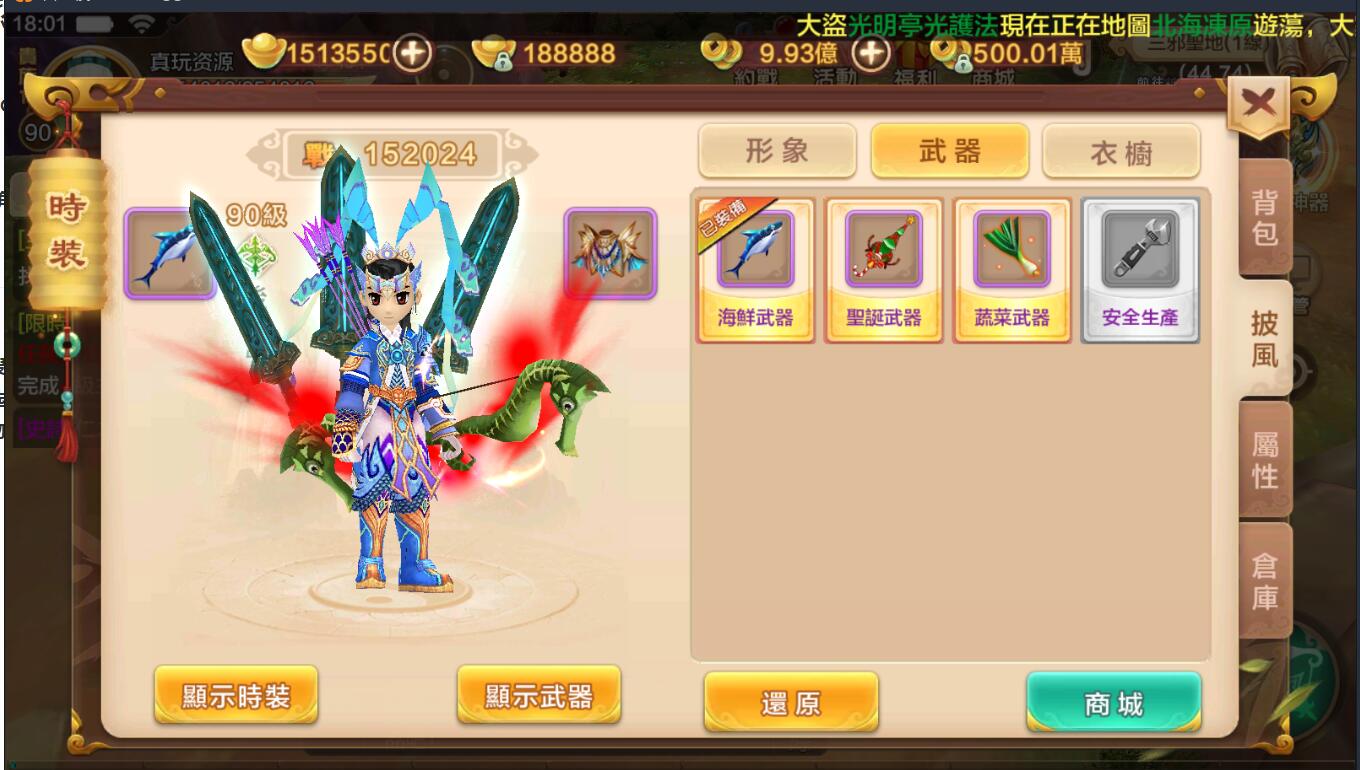
Task: Toggle the 顯示時裝 button
Action: [x=236, y=695]
